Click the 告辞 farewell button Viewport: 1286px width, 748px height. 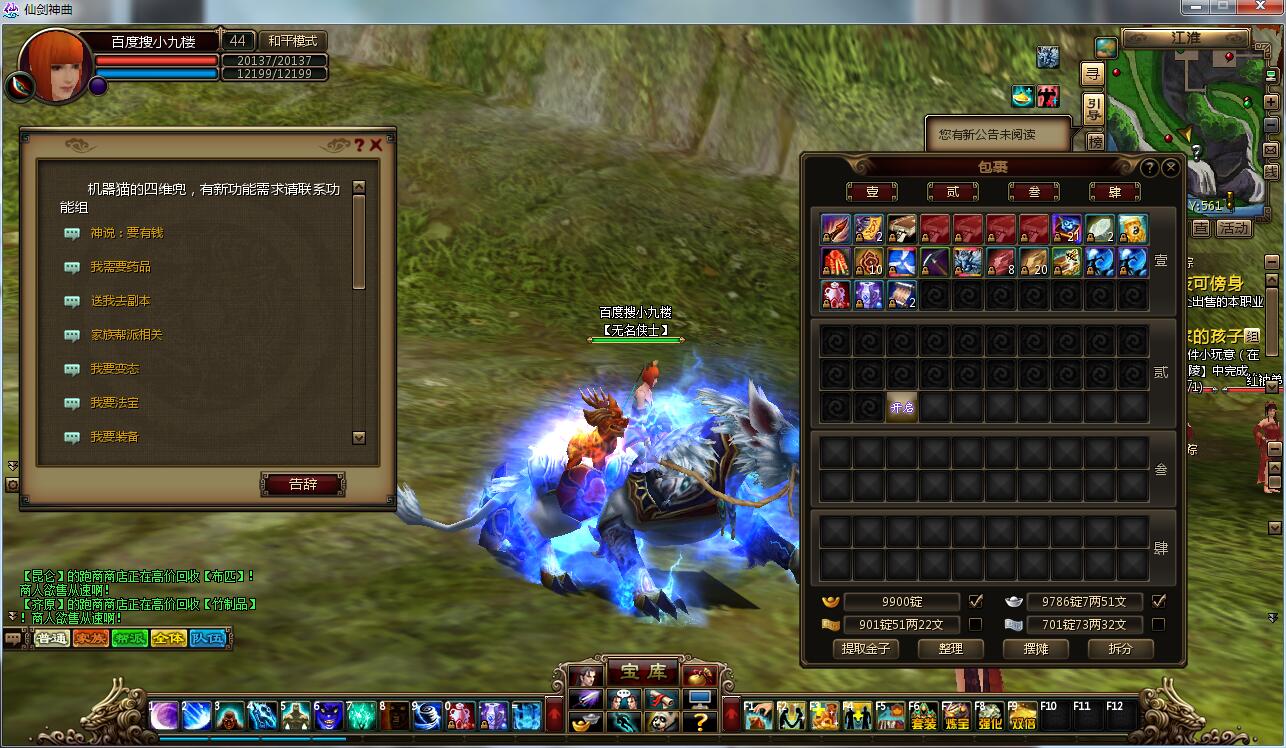[x=303, y=484]
